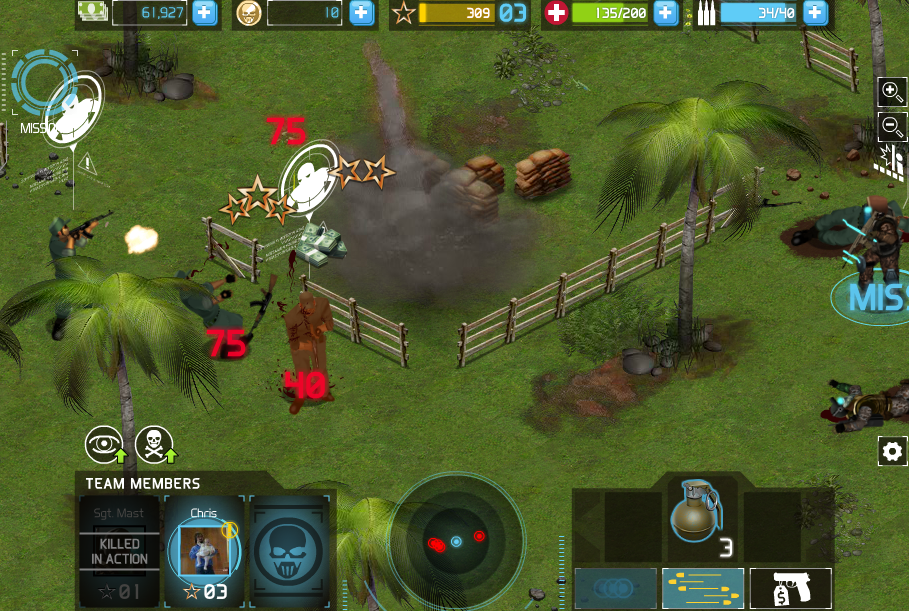Add more cash with the plus button

pos(204,13)
